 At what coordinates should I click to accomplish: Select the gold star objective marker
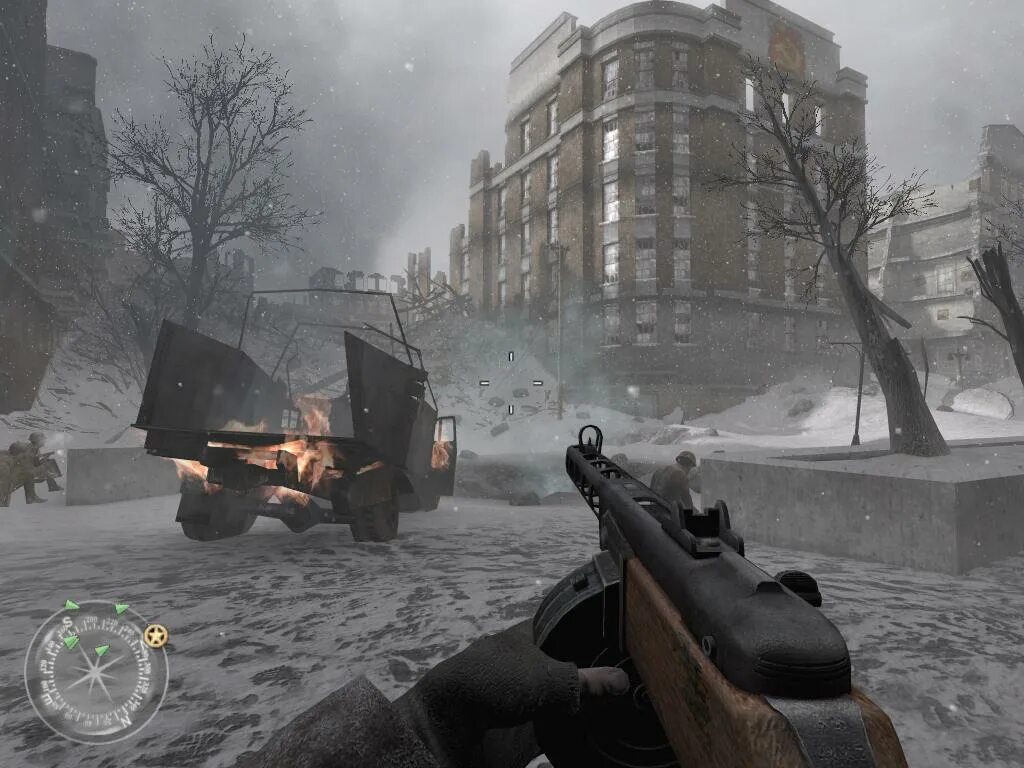[155, 636]
